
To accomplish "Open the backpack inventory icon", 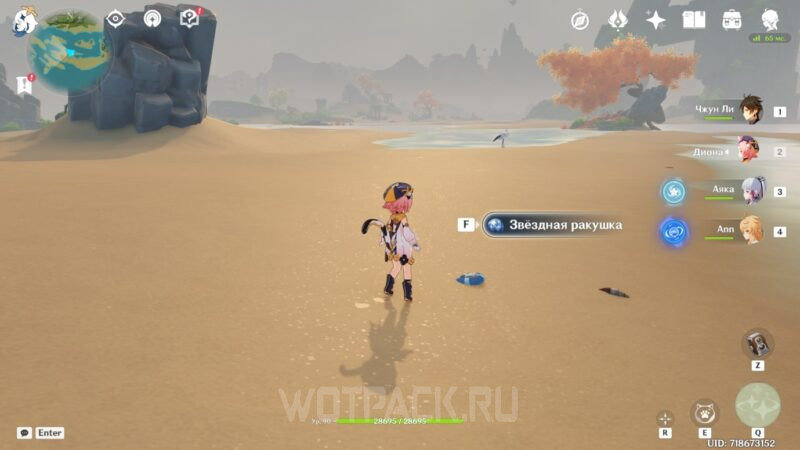I will tap(732, 20).
